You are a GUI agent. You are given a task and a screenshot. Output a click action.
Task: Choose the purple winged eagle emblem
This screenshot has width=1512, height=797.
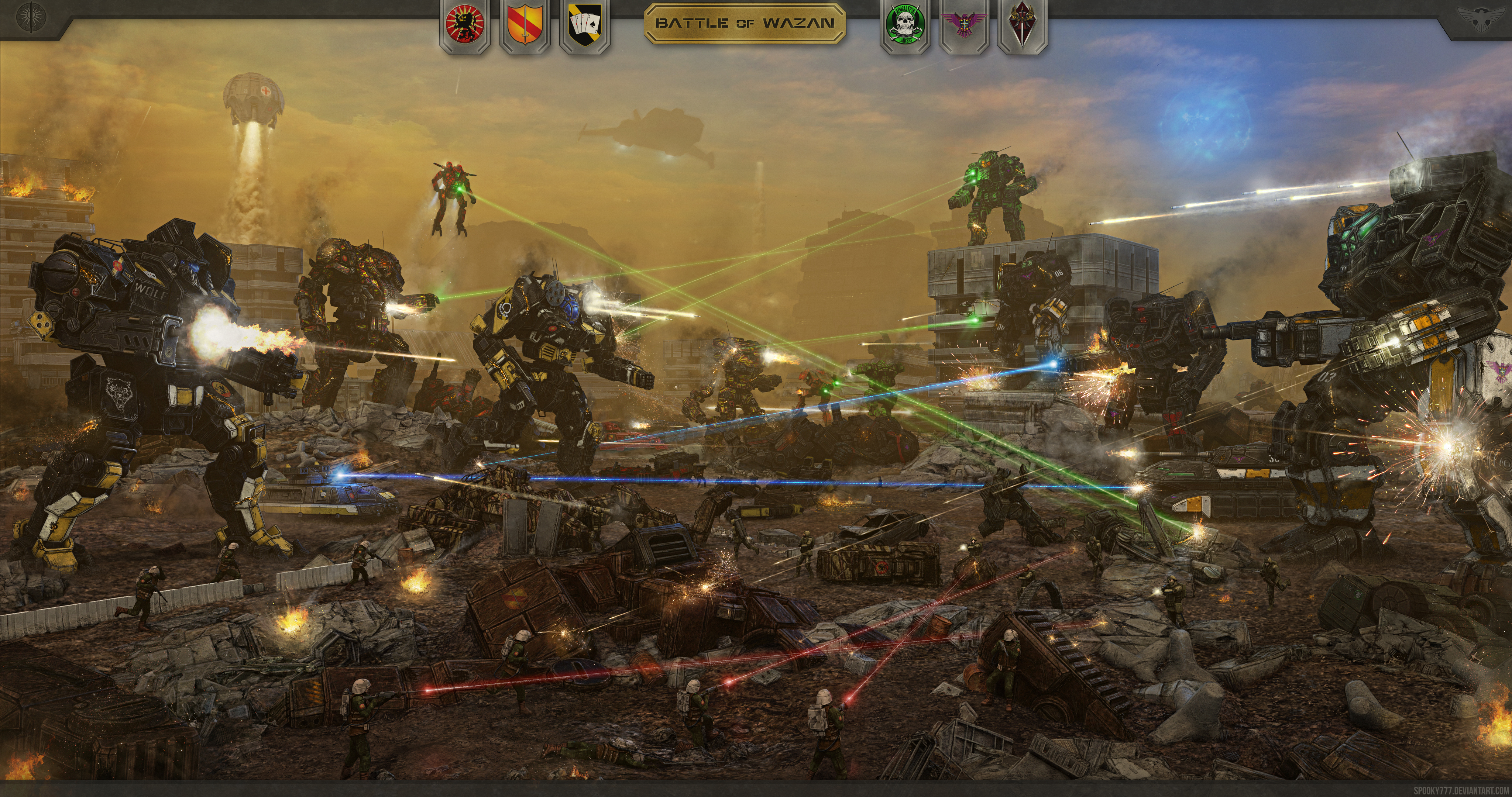click(x=964, y=27)
